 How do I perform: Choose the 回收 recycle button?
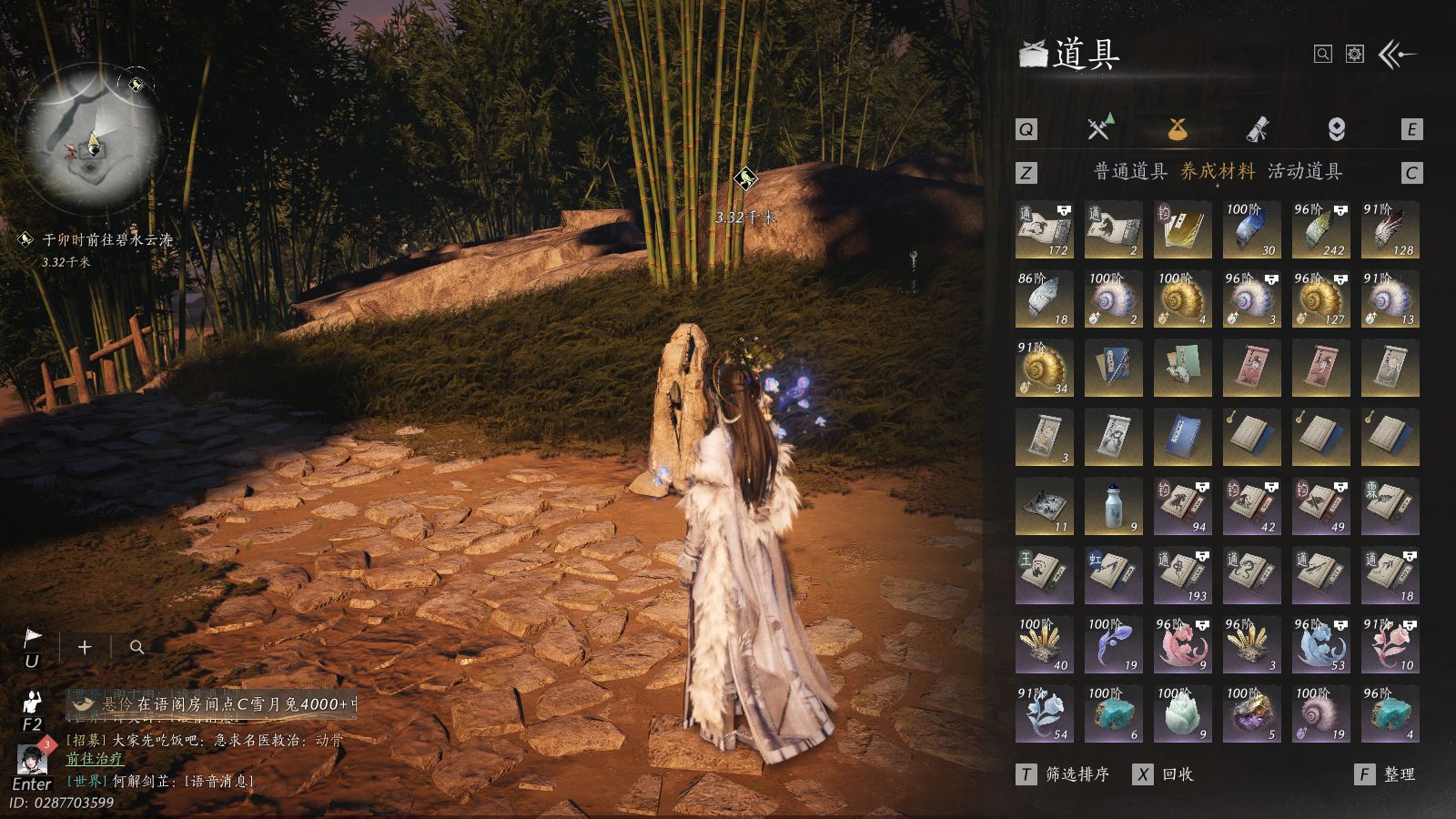pyautogui.click(x=1164, y=774)
